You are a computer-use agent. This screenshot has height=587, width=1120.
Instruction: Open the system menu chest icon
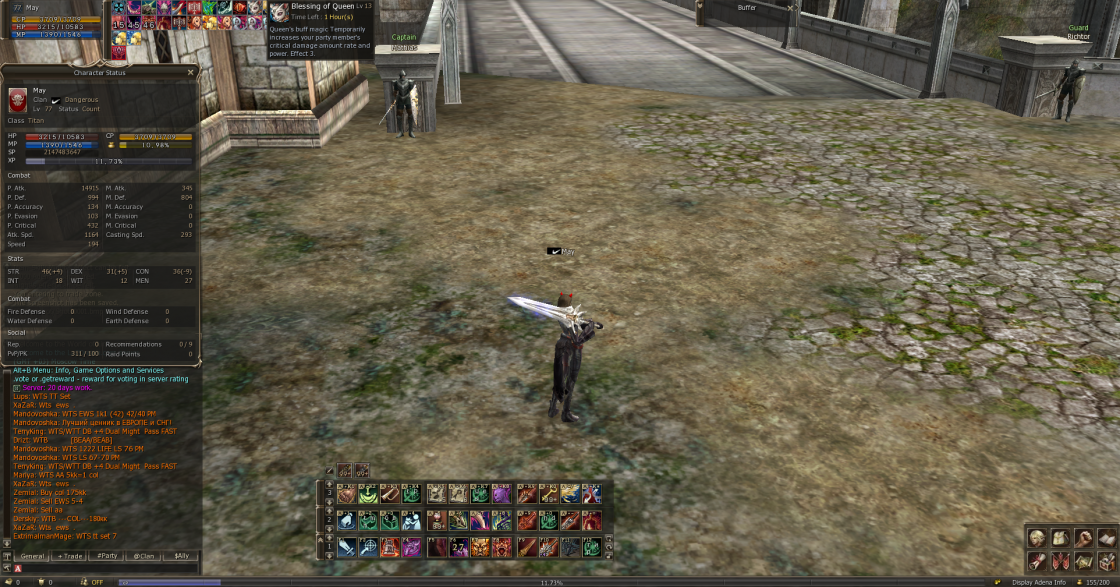coord(1106,561)
